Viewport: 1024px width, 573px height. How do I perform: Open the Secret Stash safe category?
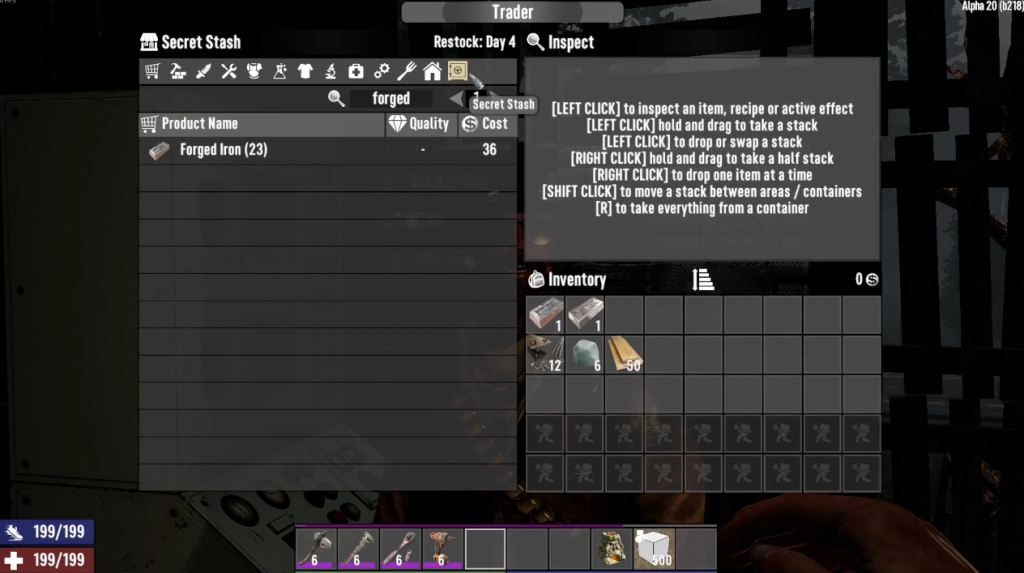(457, 71)
